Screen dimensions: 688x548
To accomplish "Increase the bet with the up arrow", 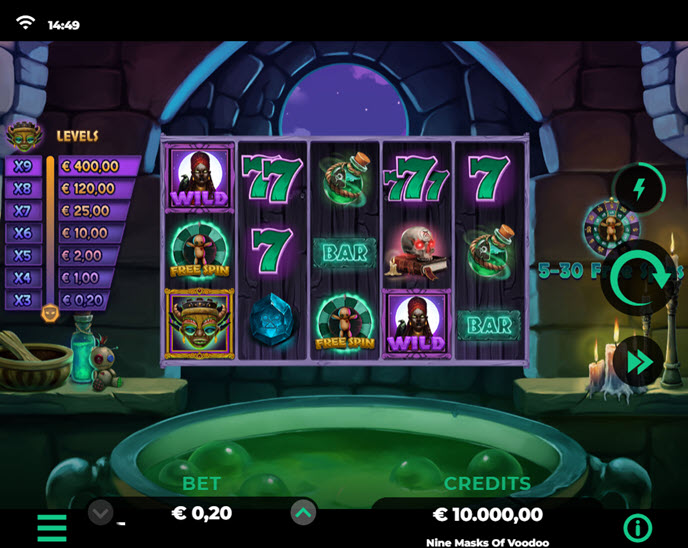I will [304, 513].
